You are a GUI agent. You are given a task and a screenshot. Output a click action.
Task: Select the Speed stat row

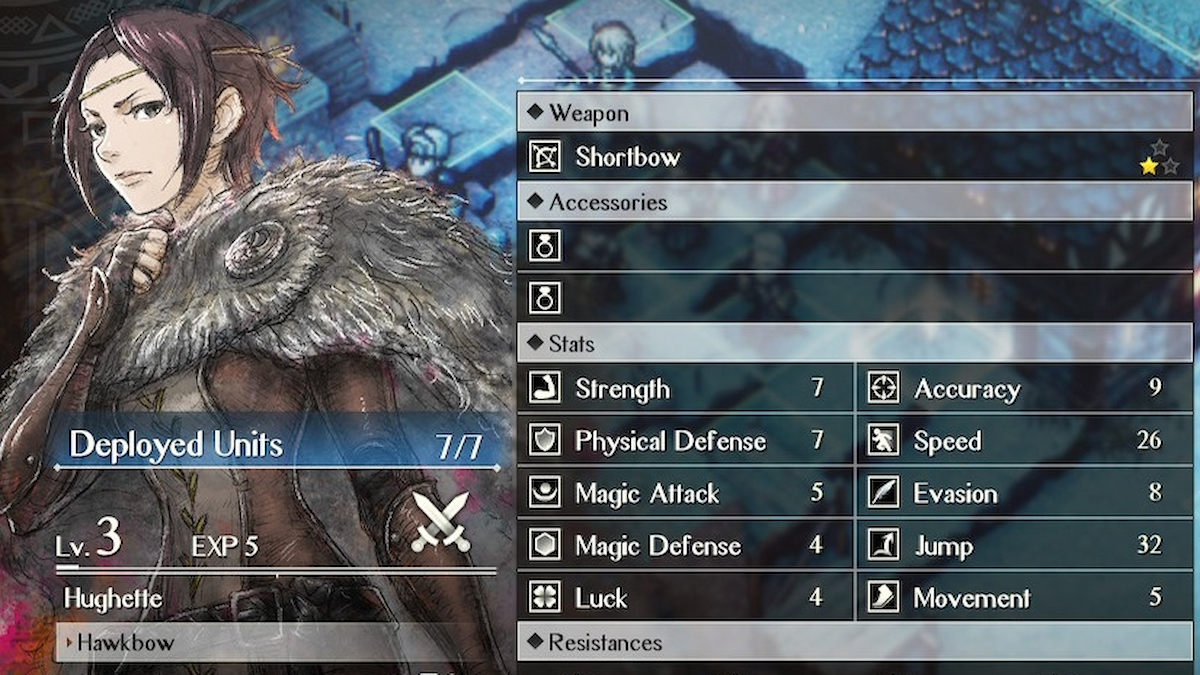click(1024, 441)
